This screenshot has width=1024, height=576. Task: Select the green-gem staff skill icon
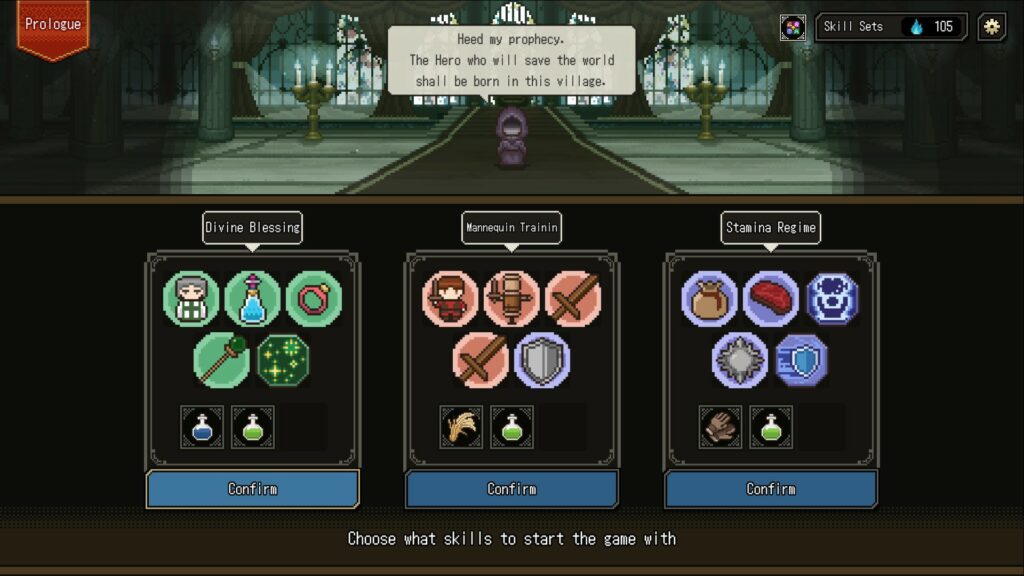(x=221, y=360)
